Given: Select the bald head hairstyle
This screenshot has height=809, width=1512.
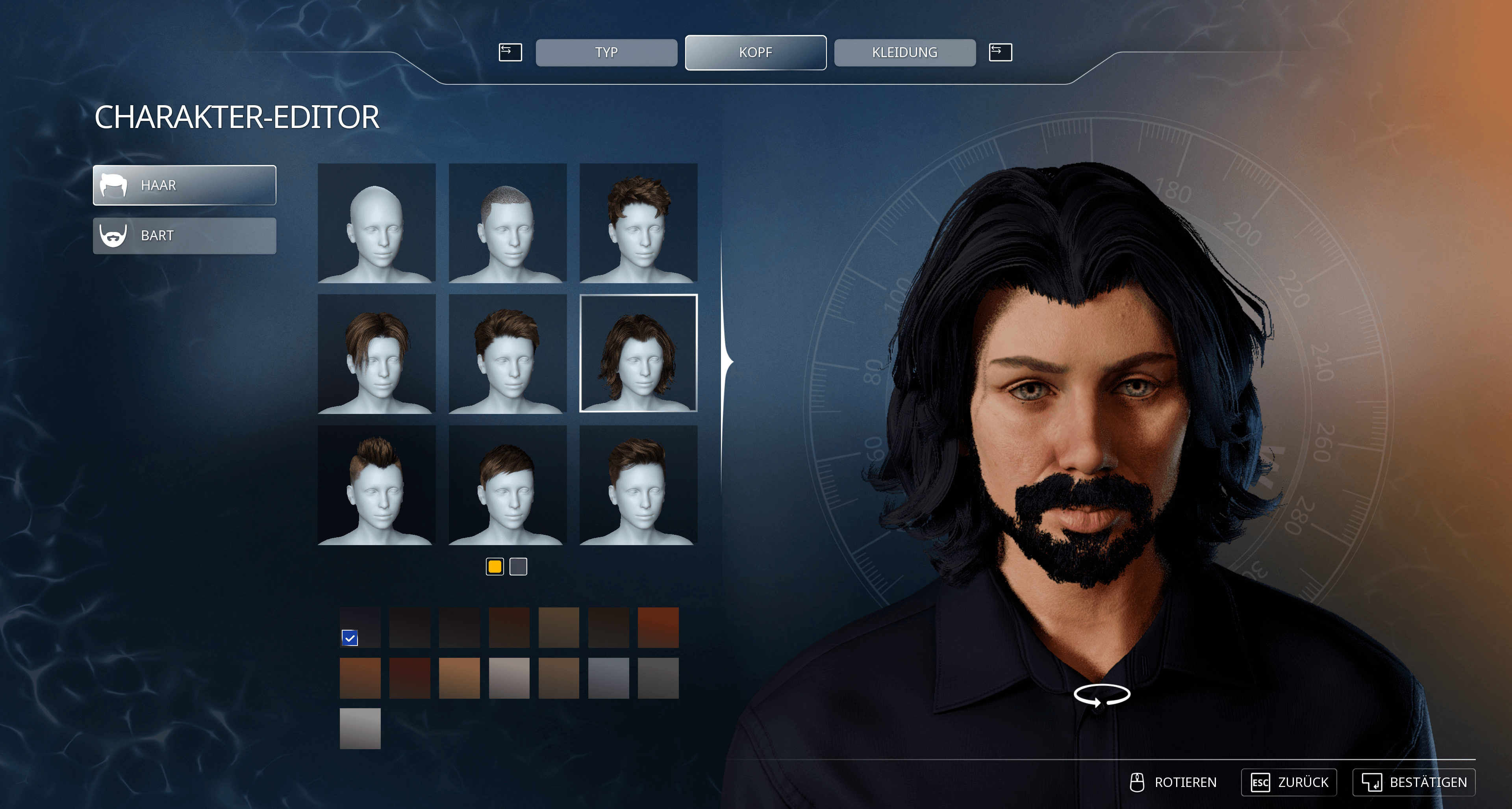Looking at the screenshot, I should point(376,223).
